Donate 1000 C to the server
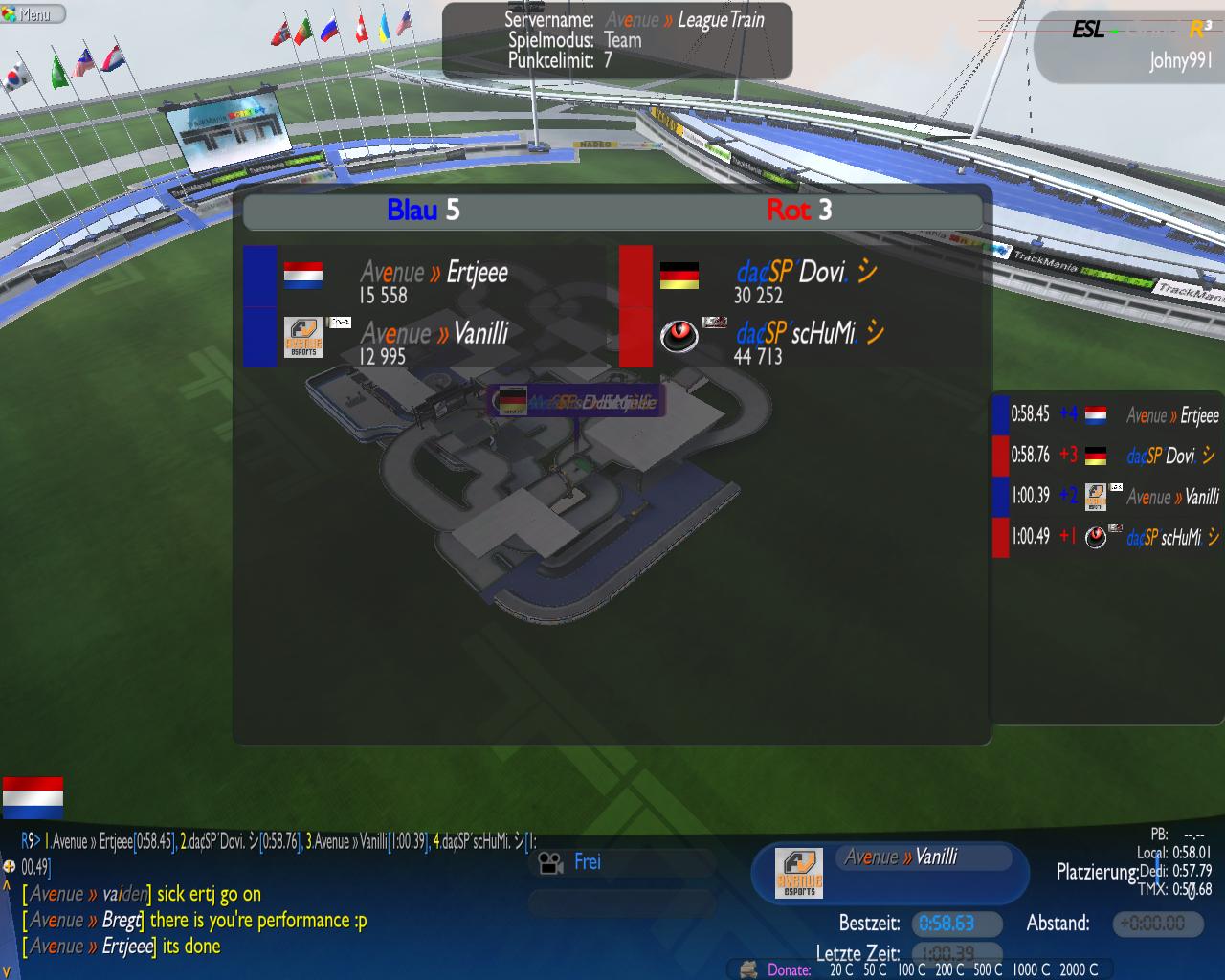This screenshot has height=980, width=1225. coord(1031,969)
